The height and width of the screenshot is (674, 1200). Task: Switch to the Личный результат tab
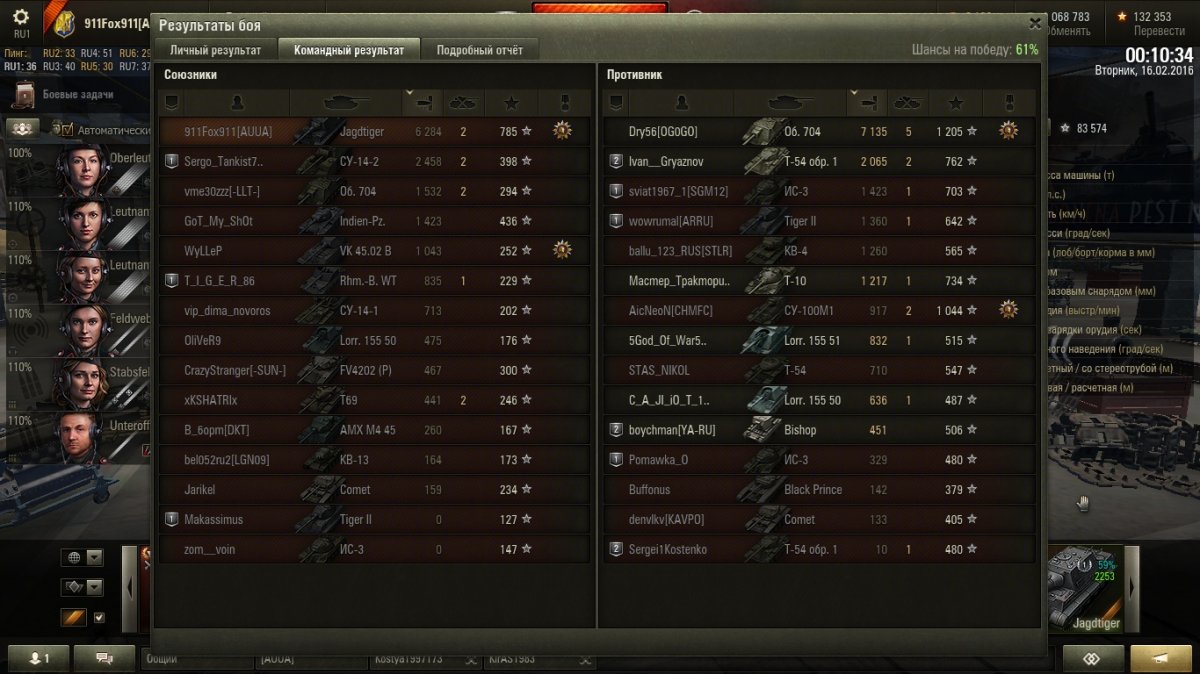tap(215, 50)
